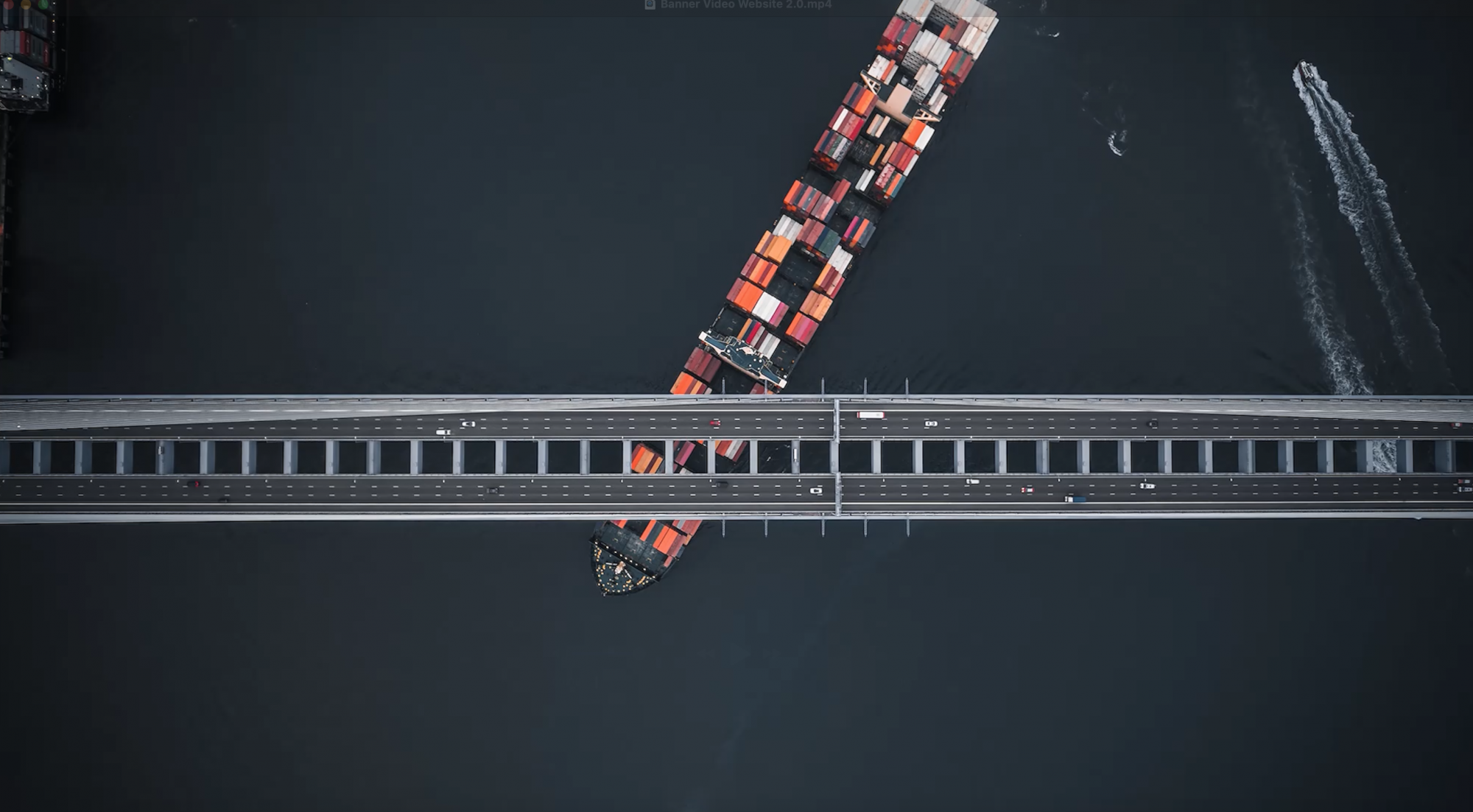
Task: Minimize the window using the yellow button
Action: 27,4
